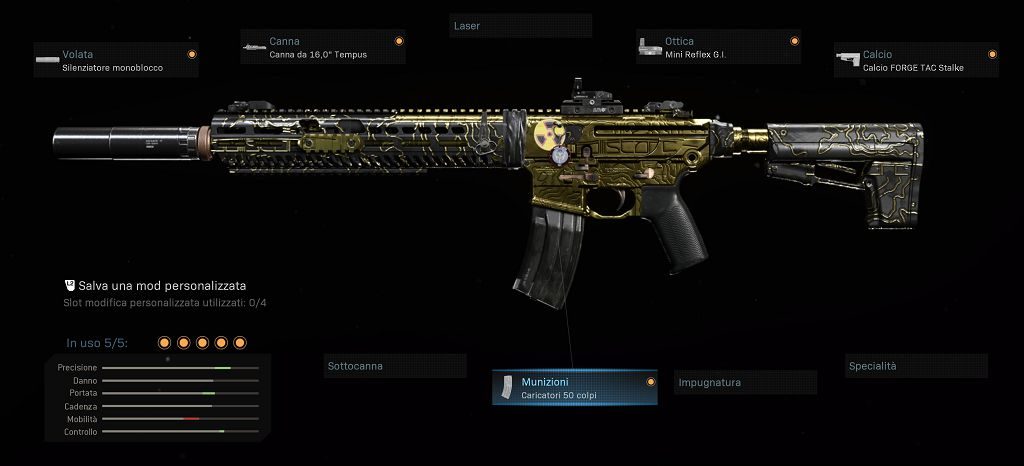Open the Calcio stock attachment slot
The height and width of the screenshot is (466, 1024).
[916, 60]
